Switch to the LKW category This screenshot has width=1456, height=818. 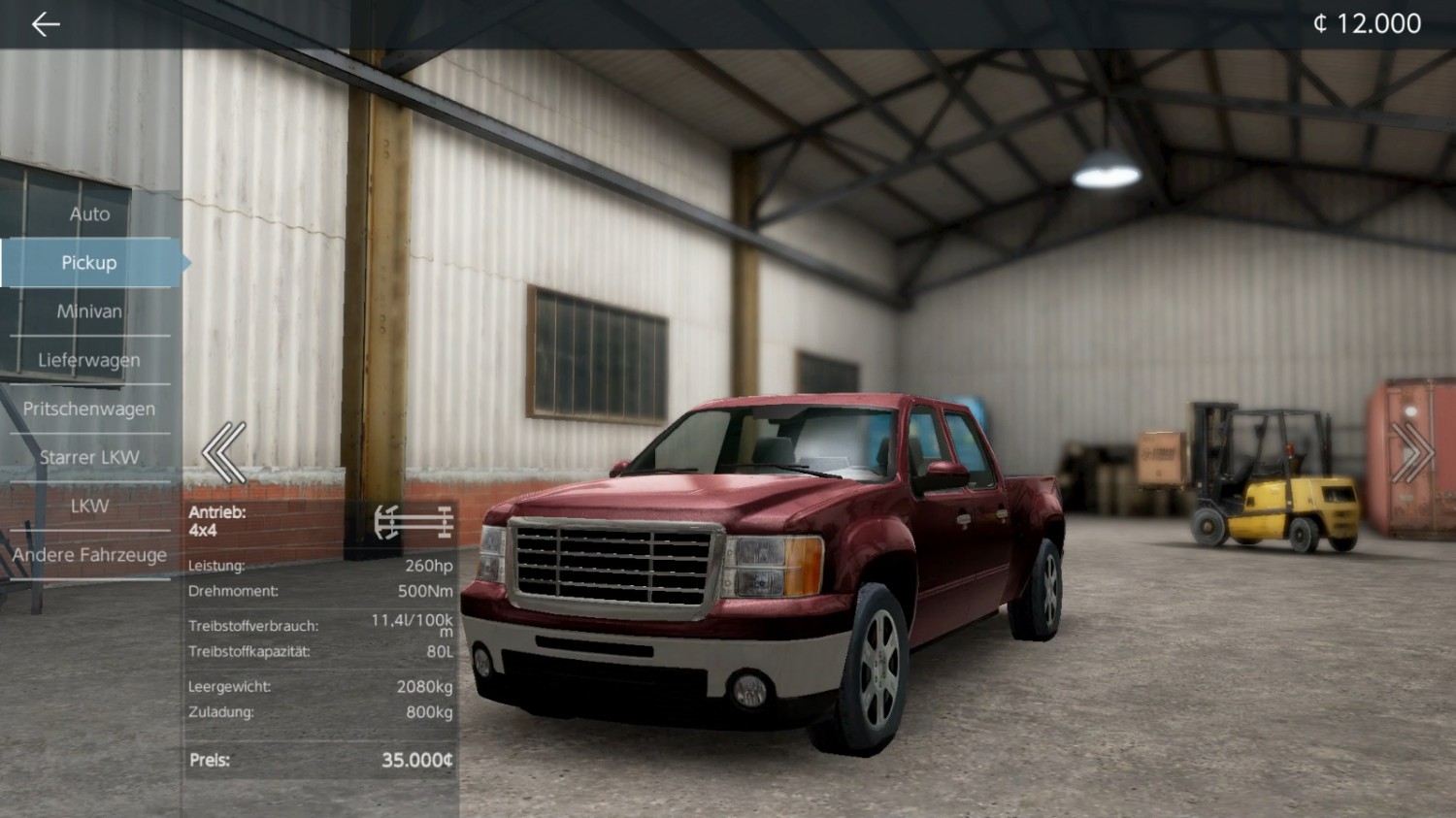pyautogui.click(x=89, y=506)
